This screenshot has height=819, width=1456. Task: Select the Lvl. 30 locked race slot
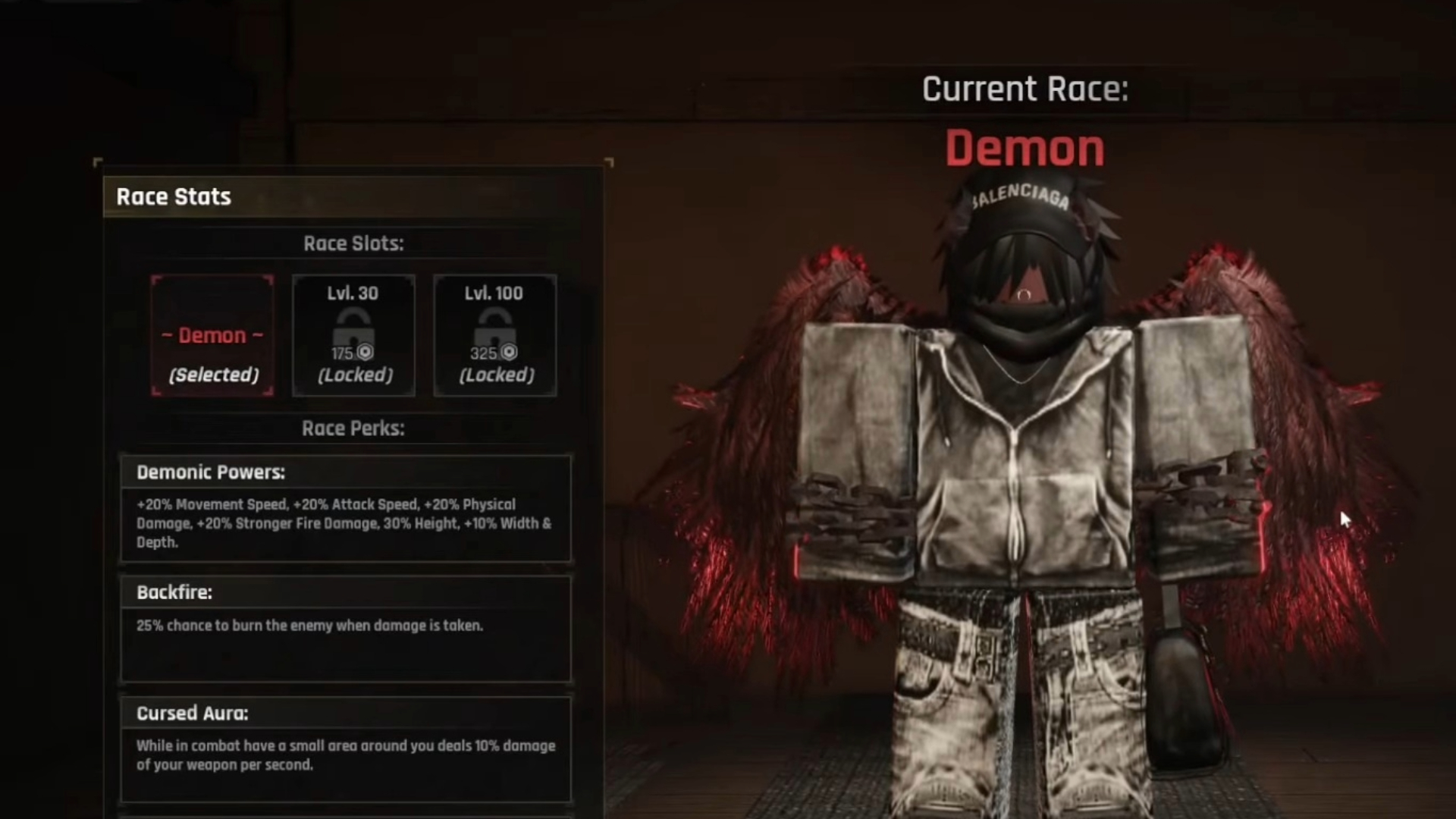coord(353,336)
